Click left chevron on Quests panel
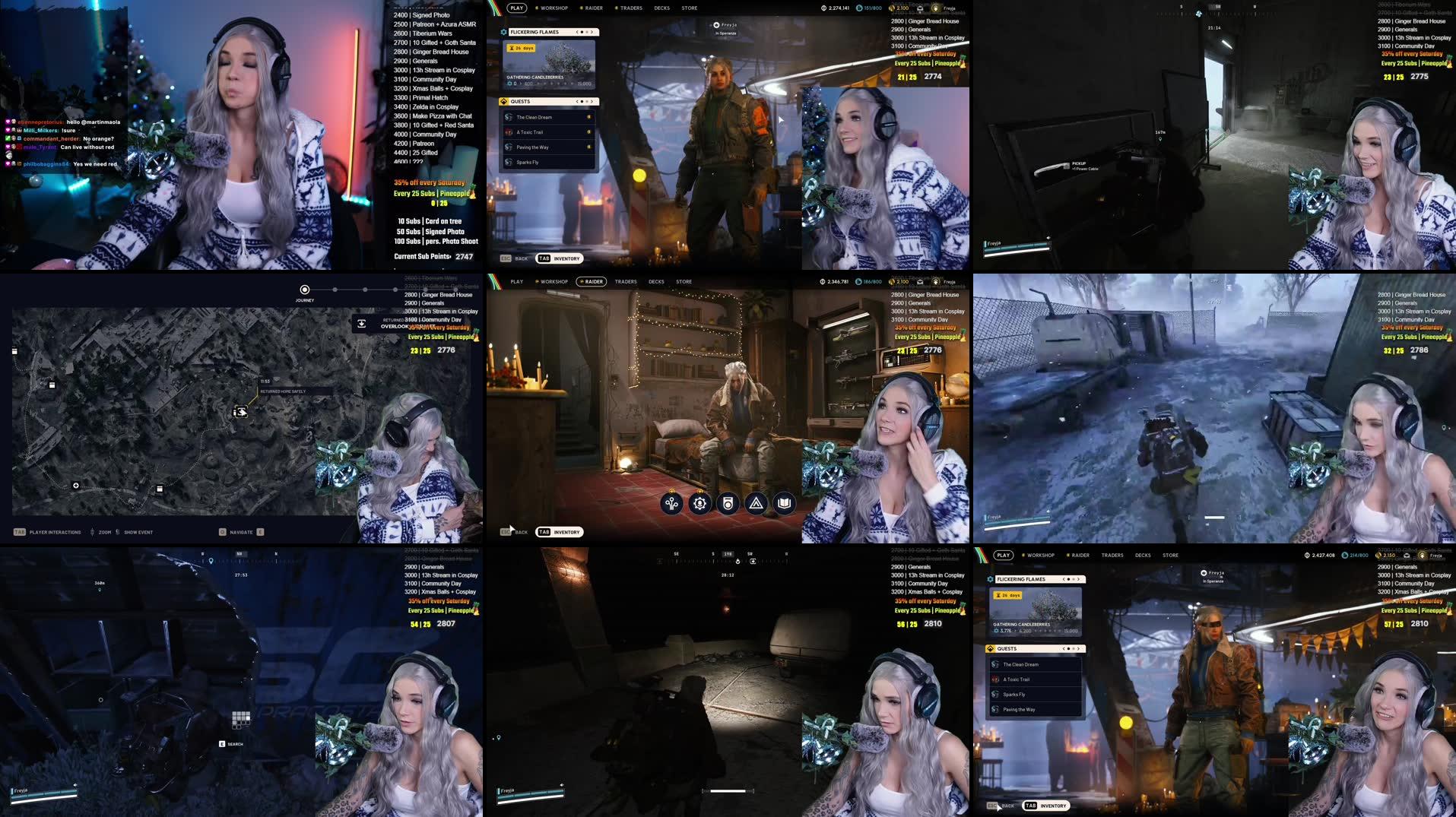Viewport: 1456px width, 817px height. [577, 100]
